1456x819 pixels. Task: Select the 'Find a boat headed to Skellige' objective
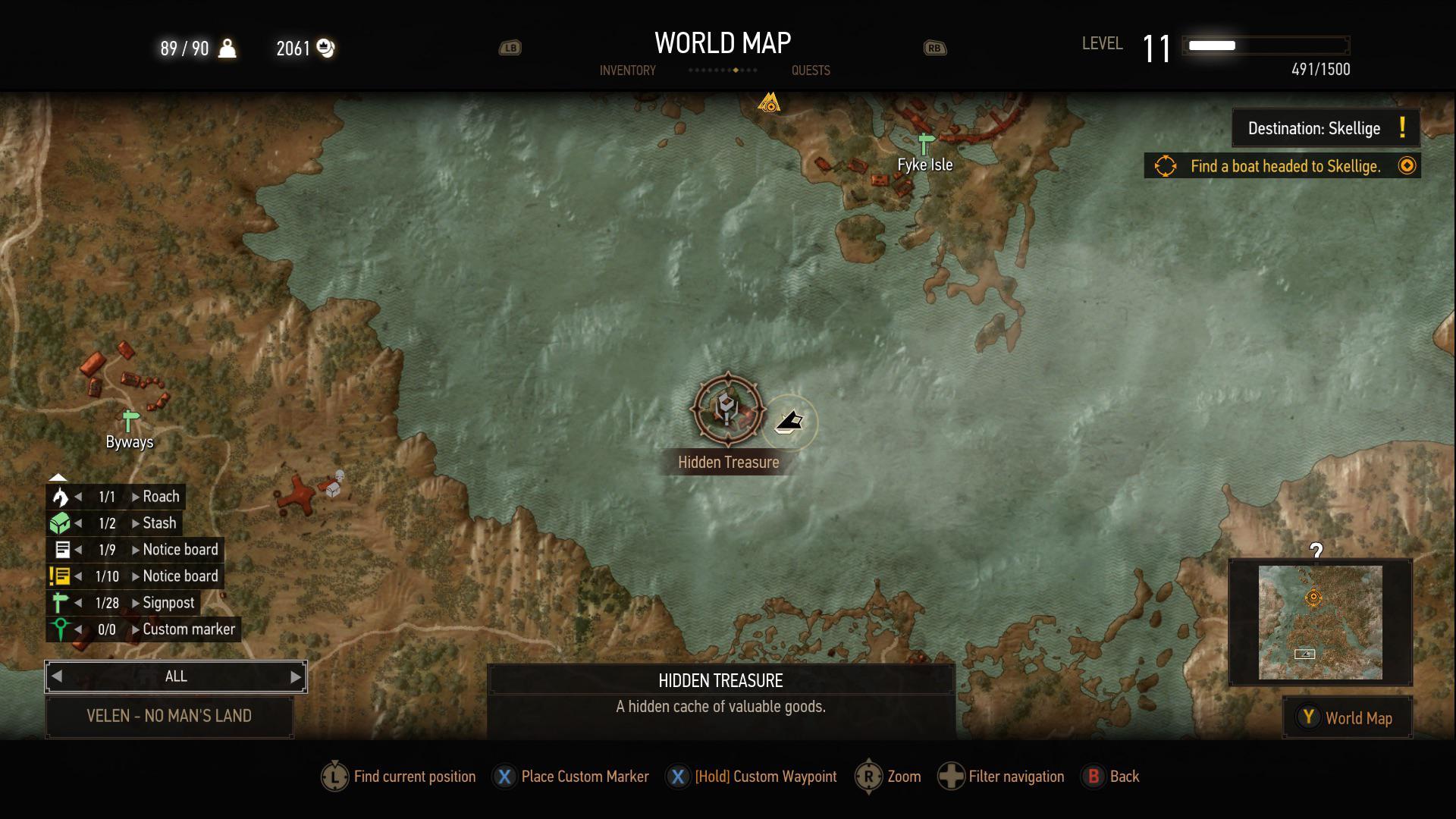pos(1284,166)
